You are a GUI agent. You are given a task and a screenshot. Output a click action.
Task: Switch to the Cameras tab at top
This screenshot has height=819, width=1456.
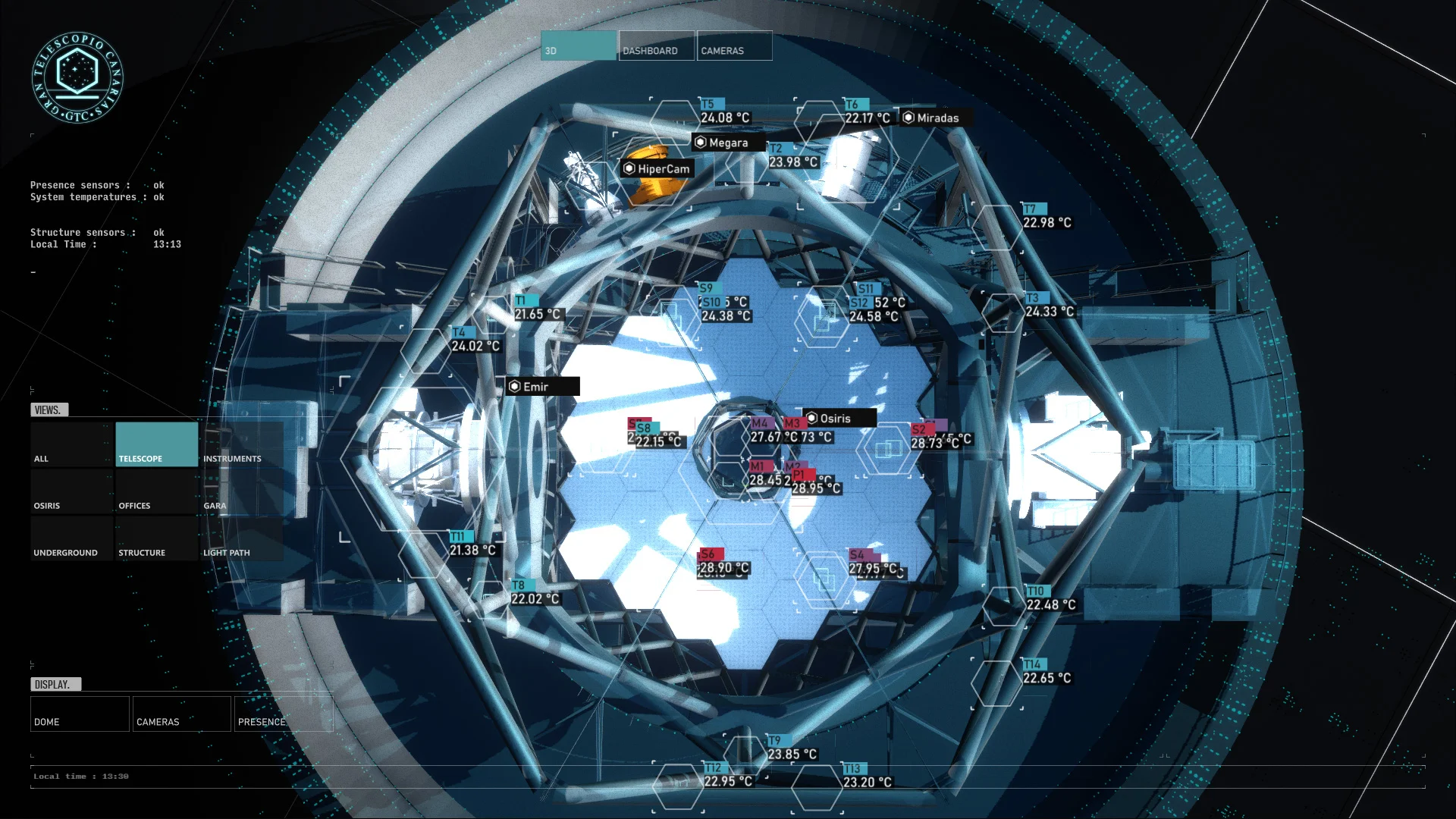point(734,45)
